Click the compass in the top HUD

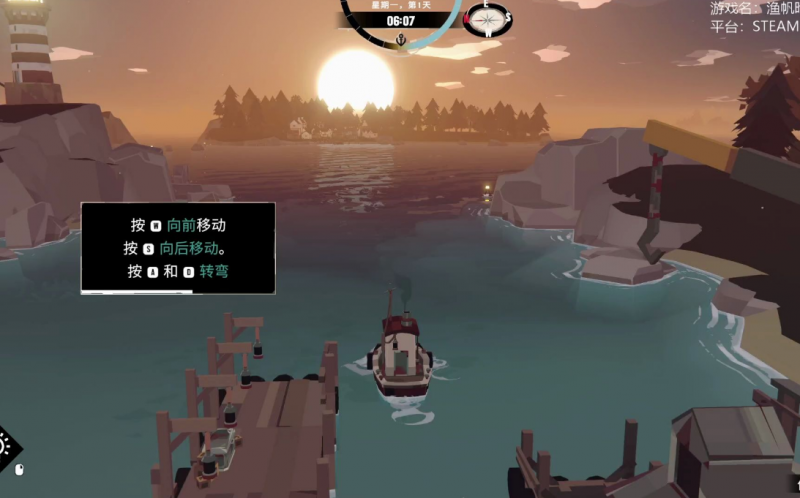pyautogui.click(x=488, y=18)
